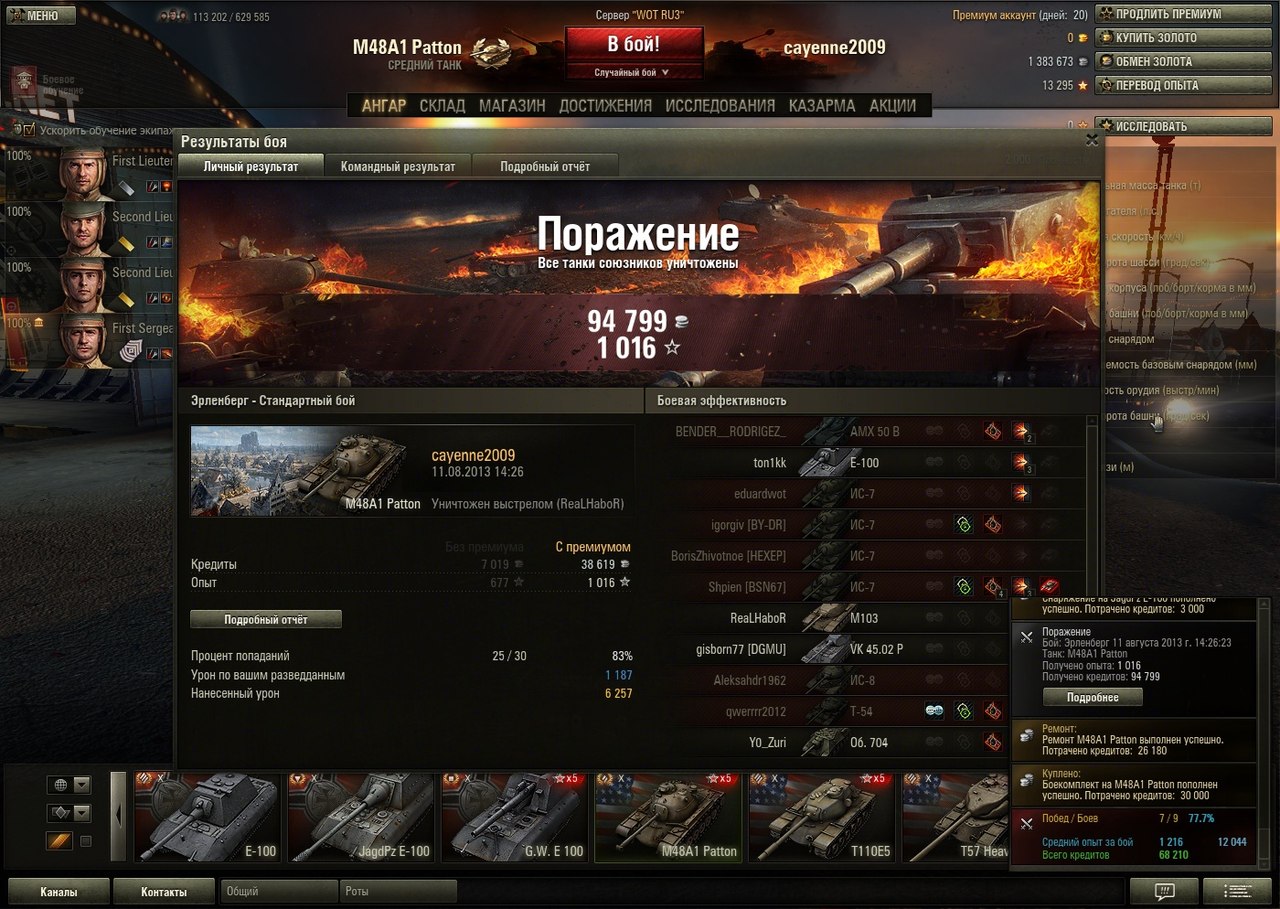
Task: Select the Командный результат tab
Action: coord(397,167)
